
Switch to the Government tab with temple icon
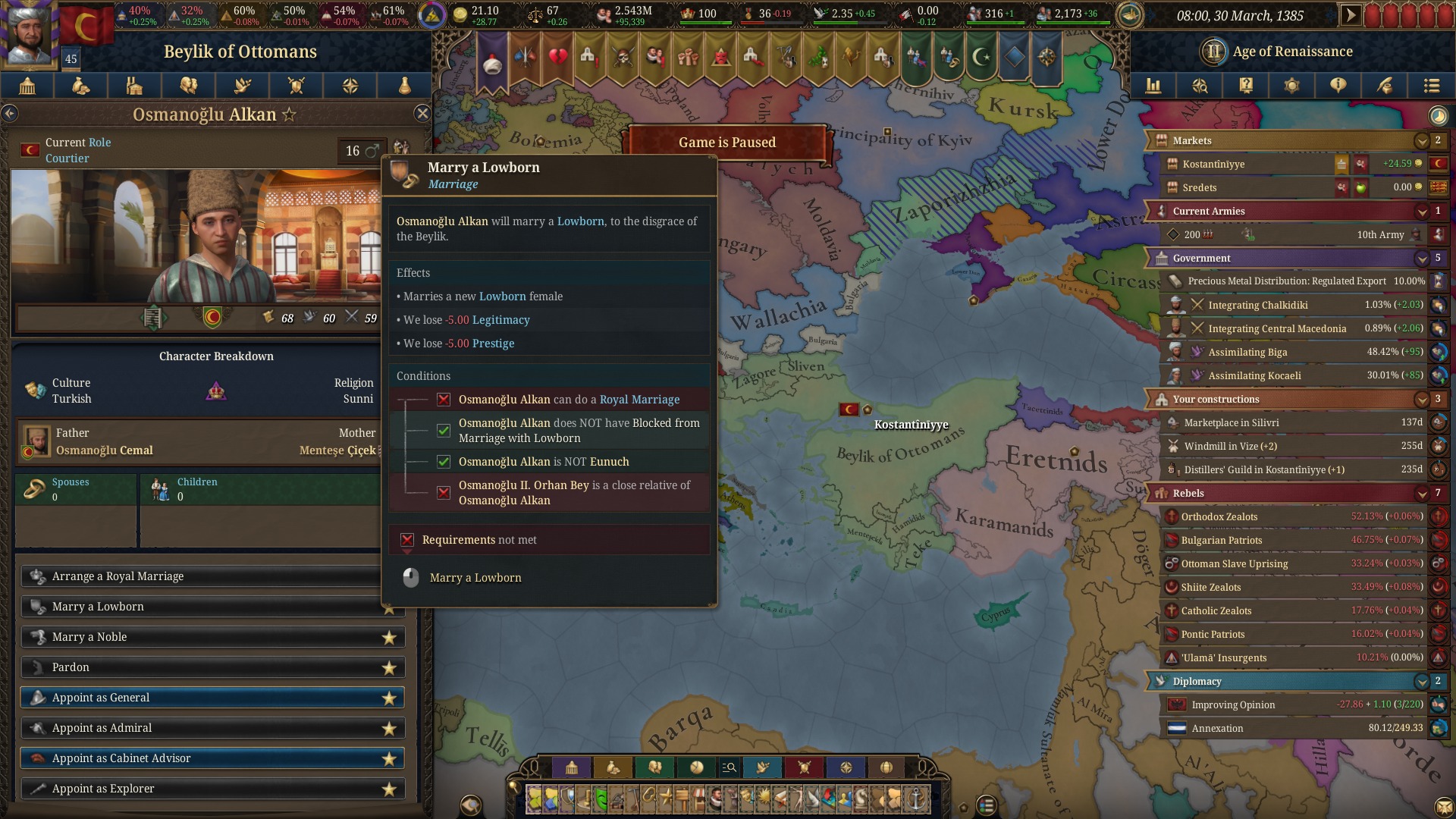pyautogui.click(x=27, y=86)
